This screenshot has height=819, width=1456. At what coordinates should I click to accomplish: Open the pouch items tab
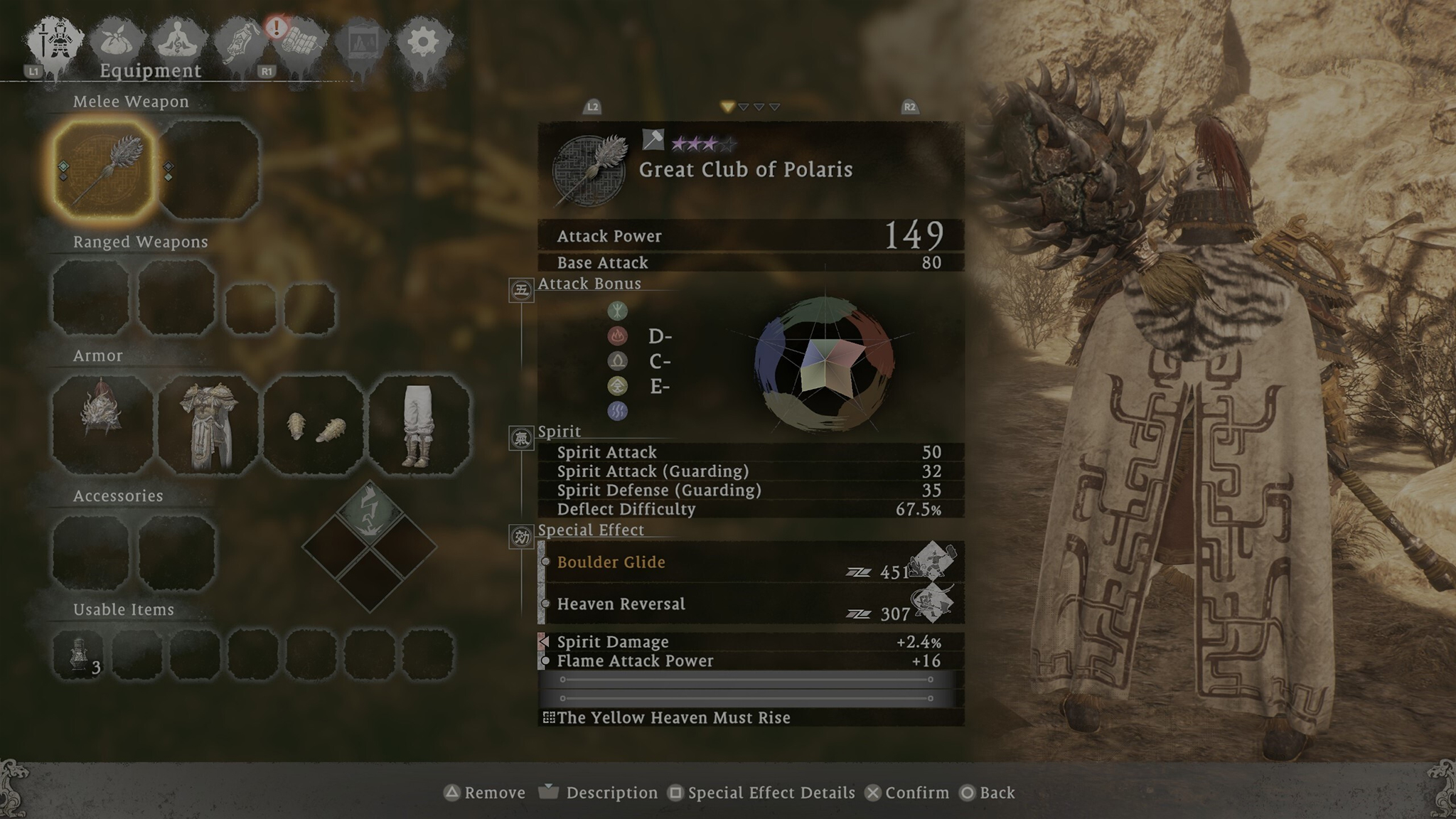click(x=117, y=43)
